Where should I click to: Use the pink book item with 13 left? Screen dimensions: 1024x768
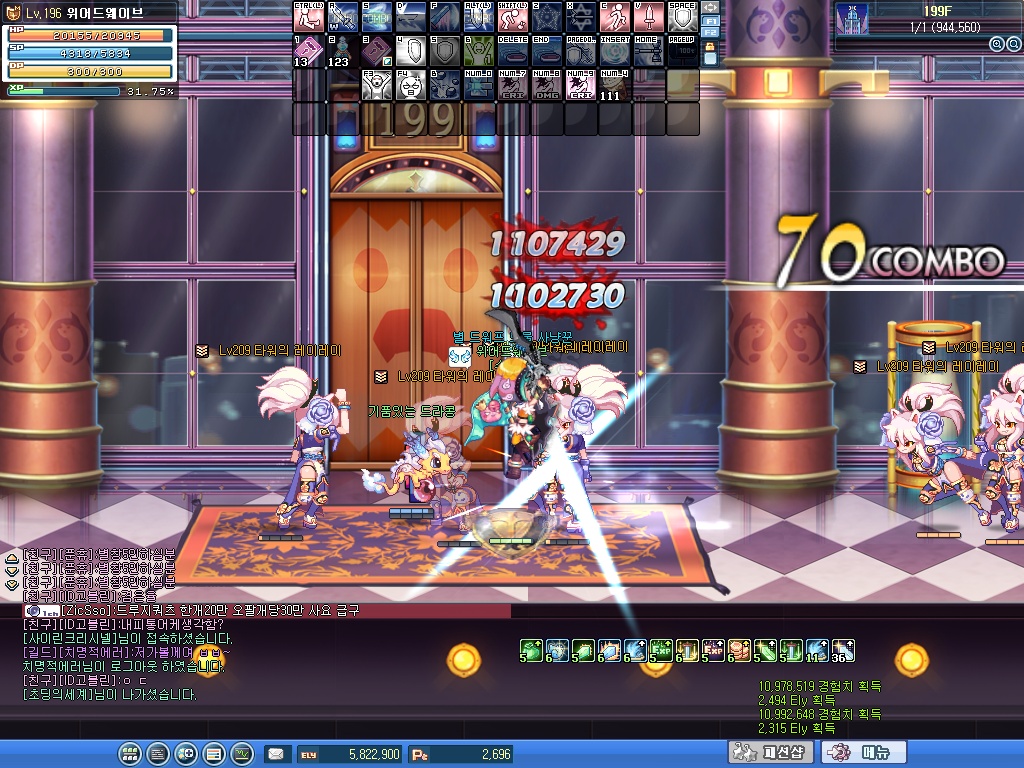(308, 51)
